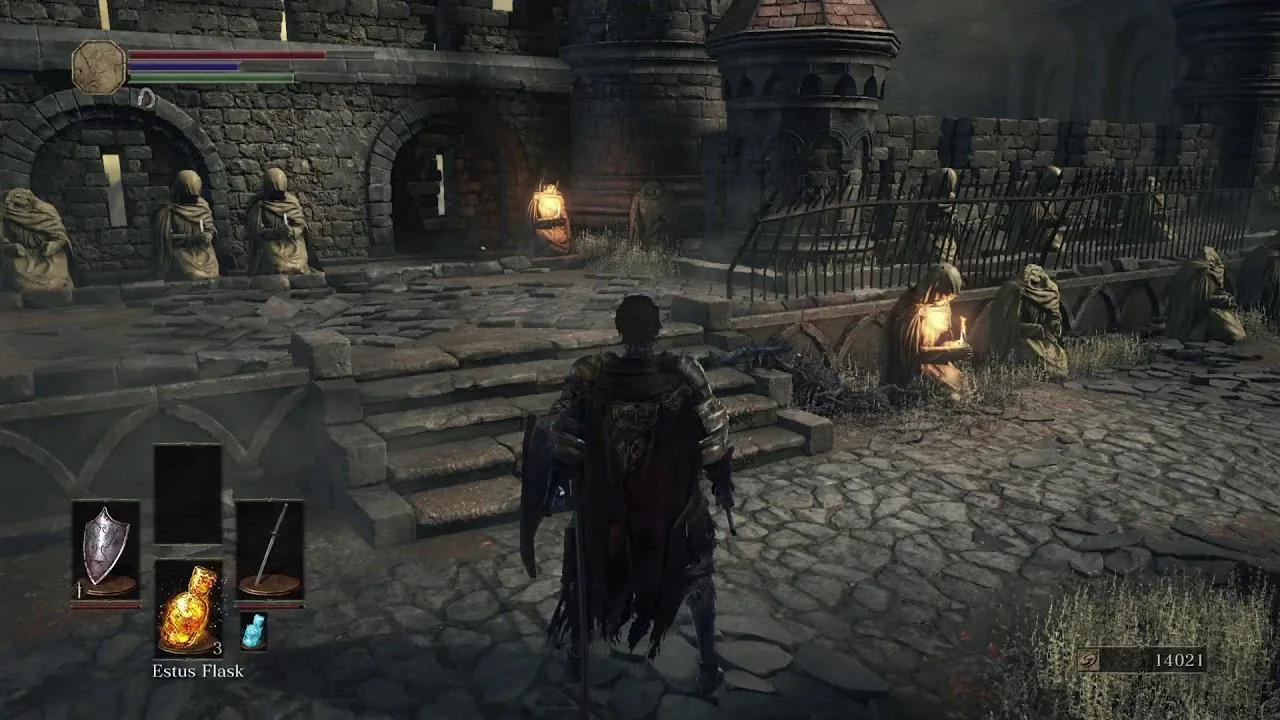The image size is (1280, 720).
Task: Click the ring icon below the health bars
Action: click(145, 100)
